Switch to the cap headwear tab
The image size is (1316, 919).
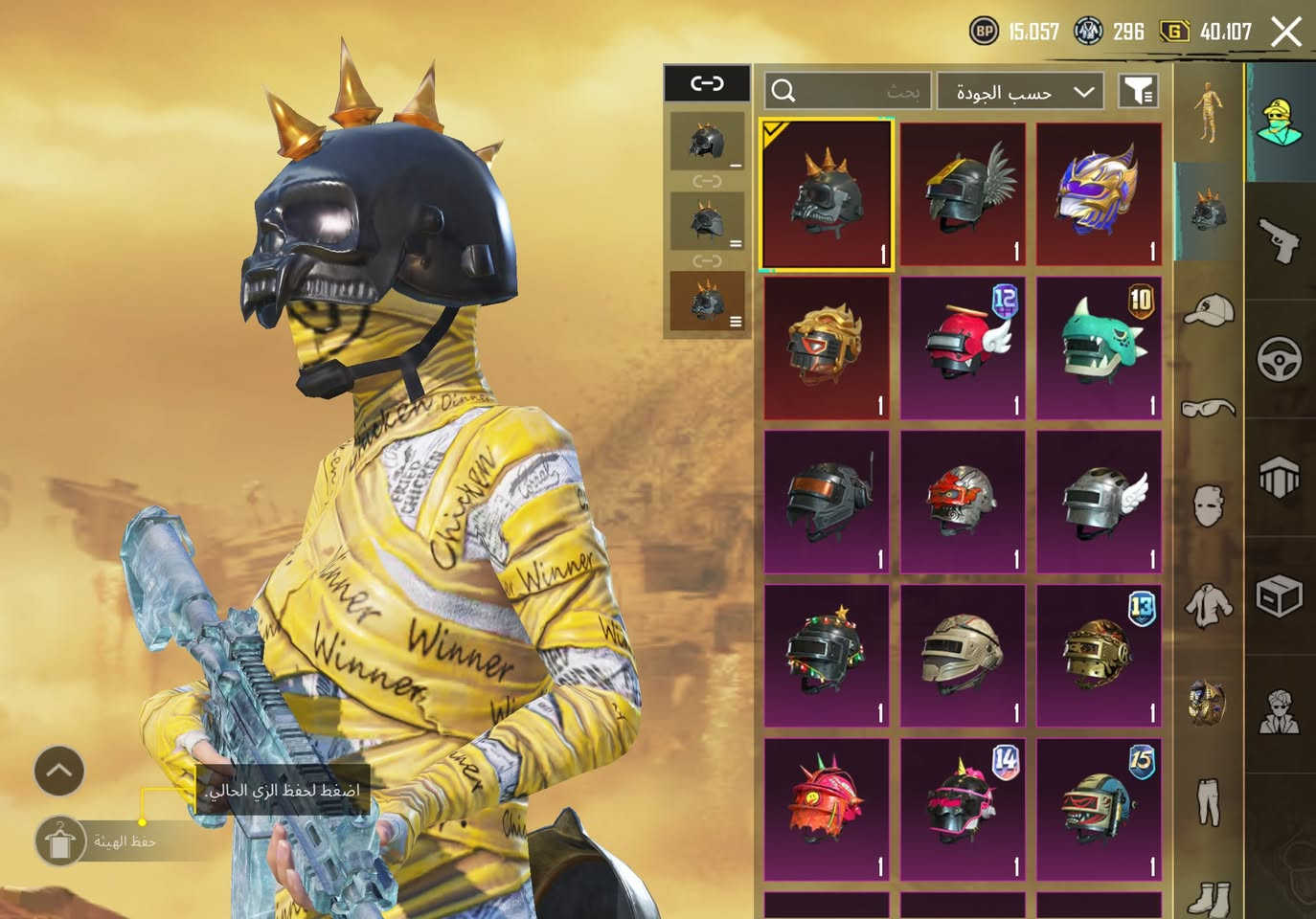click(x=1209, y=310)
